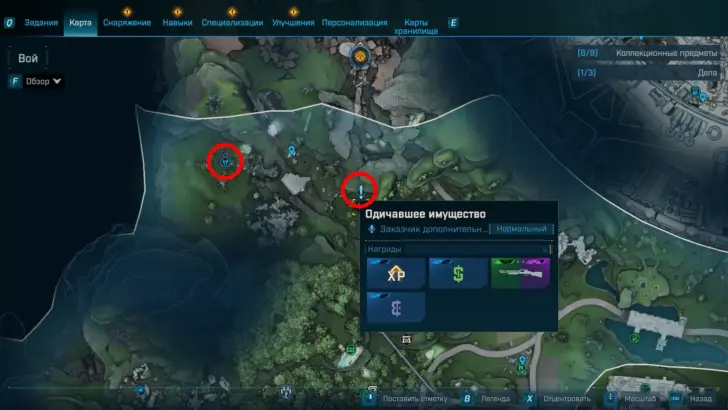Image resolution: width=728 pixels, height=410 pixels.
Task: Open the Специализации tab
Action: coord(232,22)
